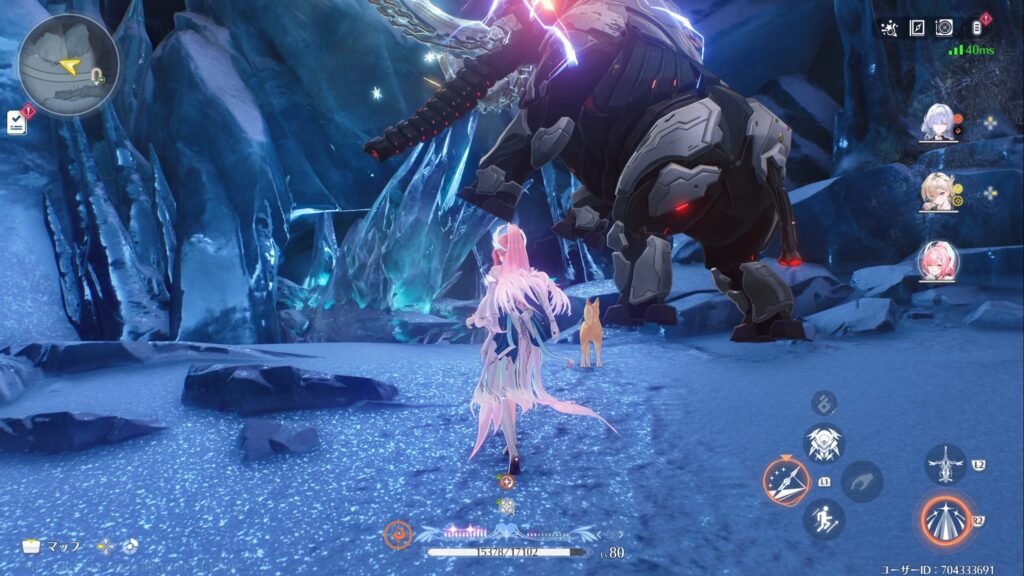Open the マップ map button
The height and width of the screenshot is (576, 1024).
pos(52,547)
